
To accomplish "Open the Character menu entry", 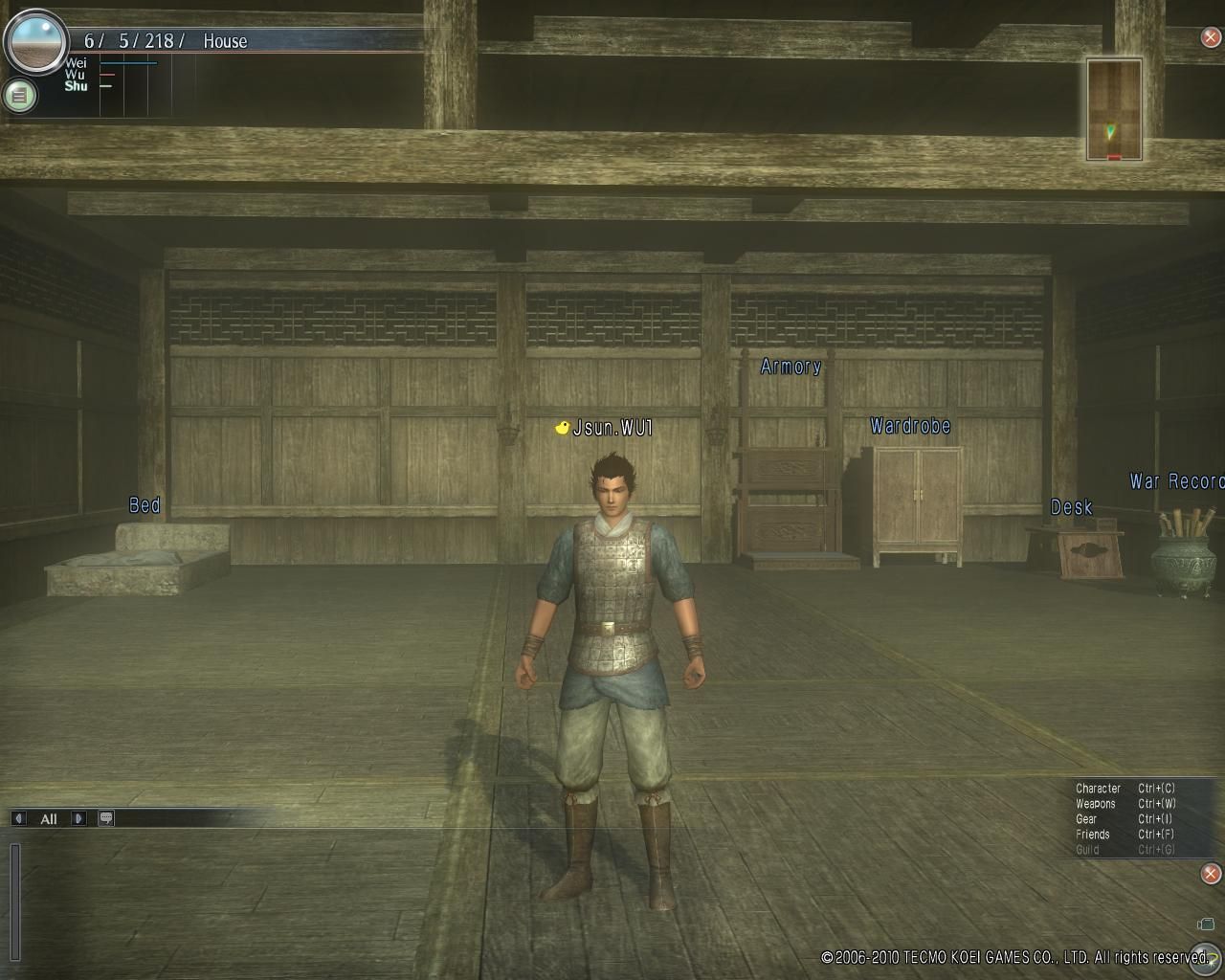I will click(1098, 789).
